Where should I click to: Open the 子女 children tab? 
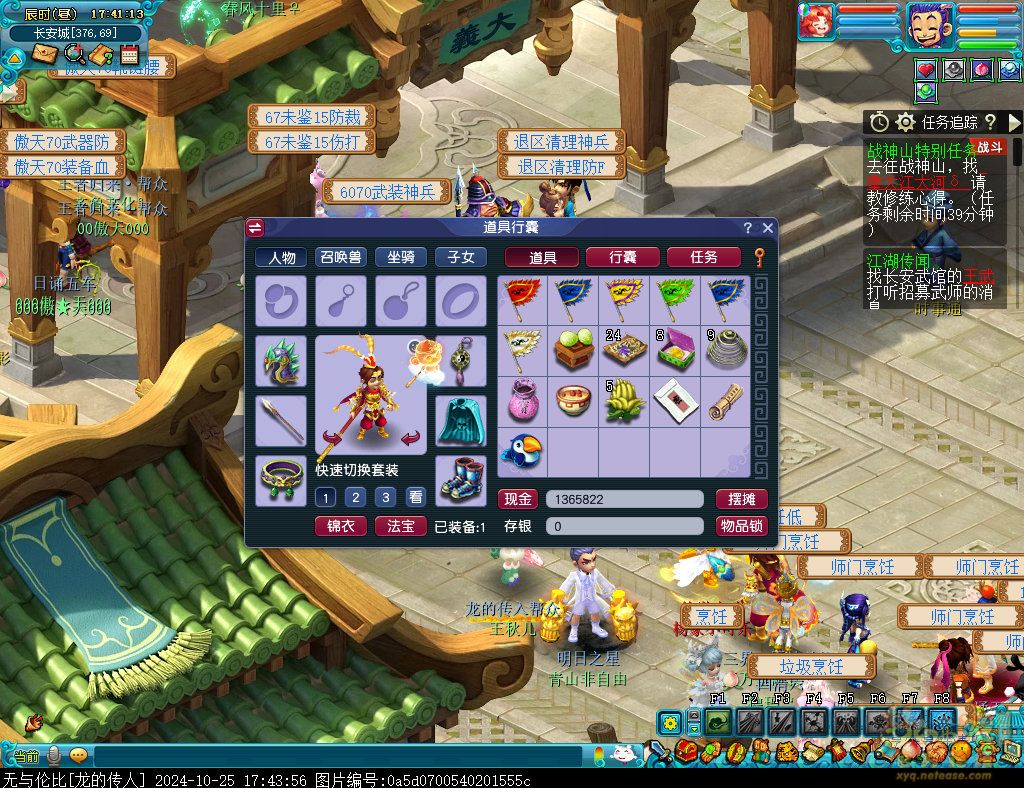pos(460,257)
